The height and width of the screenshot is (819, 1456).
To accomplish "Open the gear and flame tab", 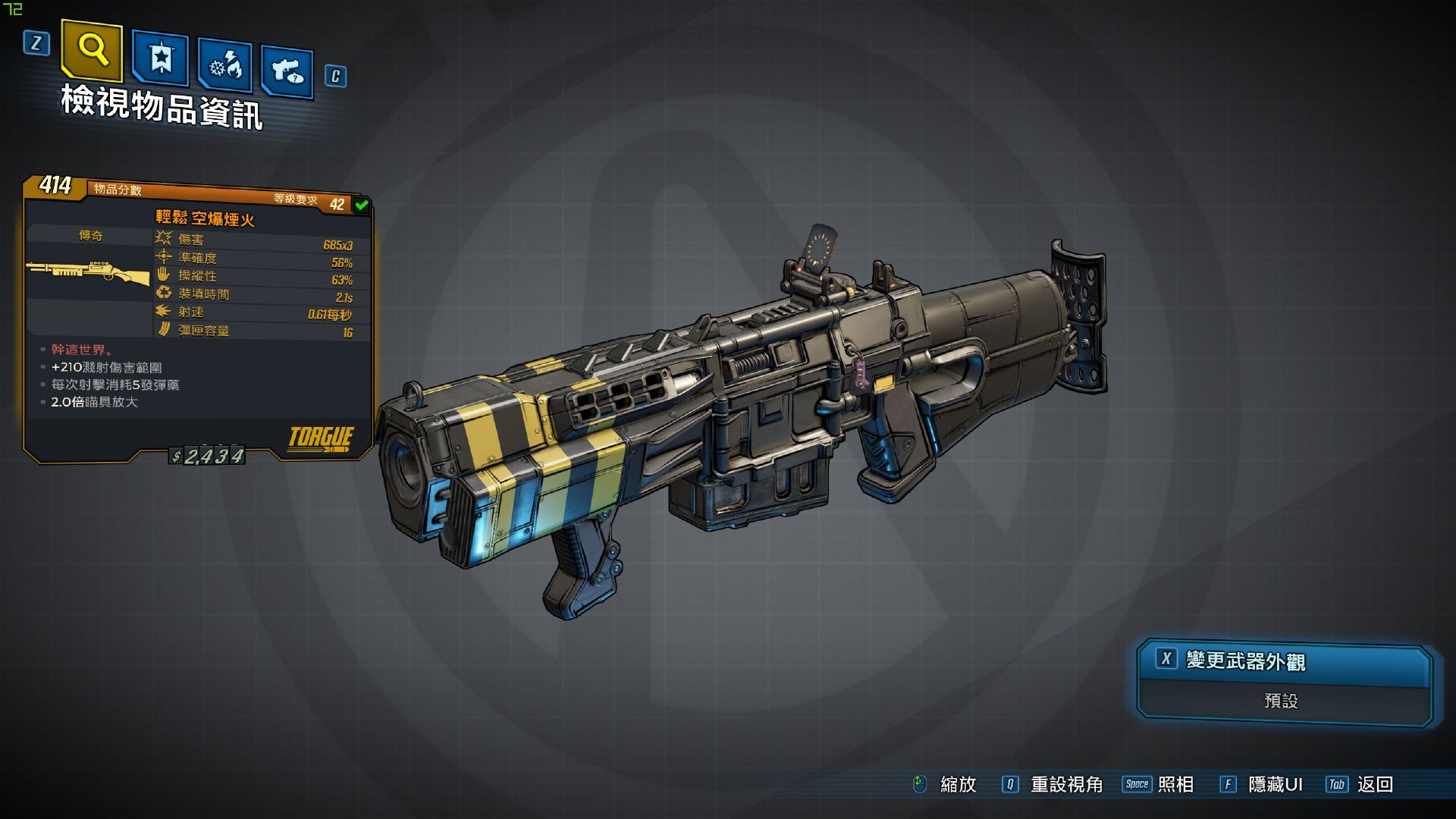I will pos(224,67).
